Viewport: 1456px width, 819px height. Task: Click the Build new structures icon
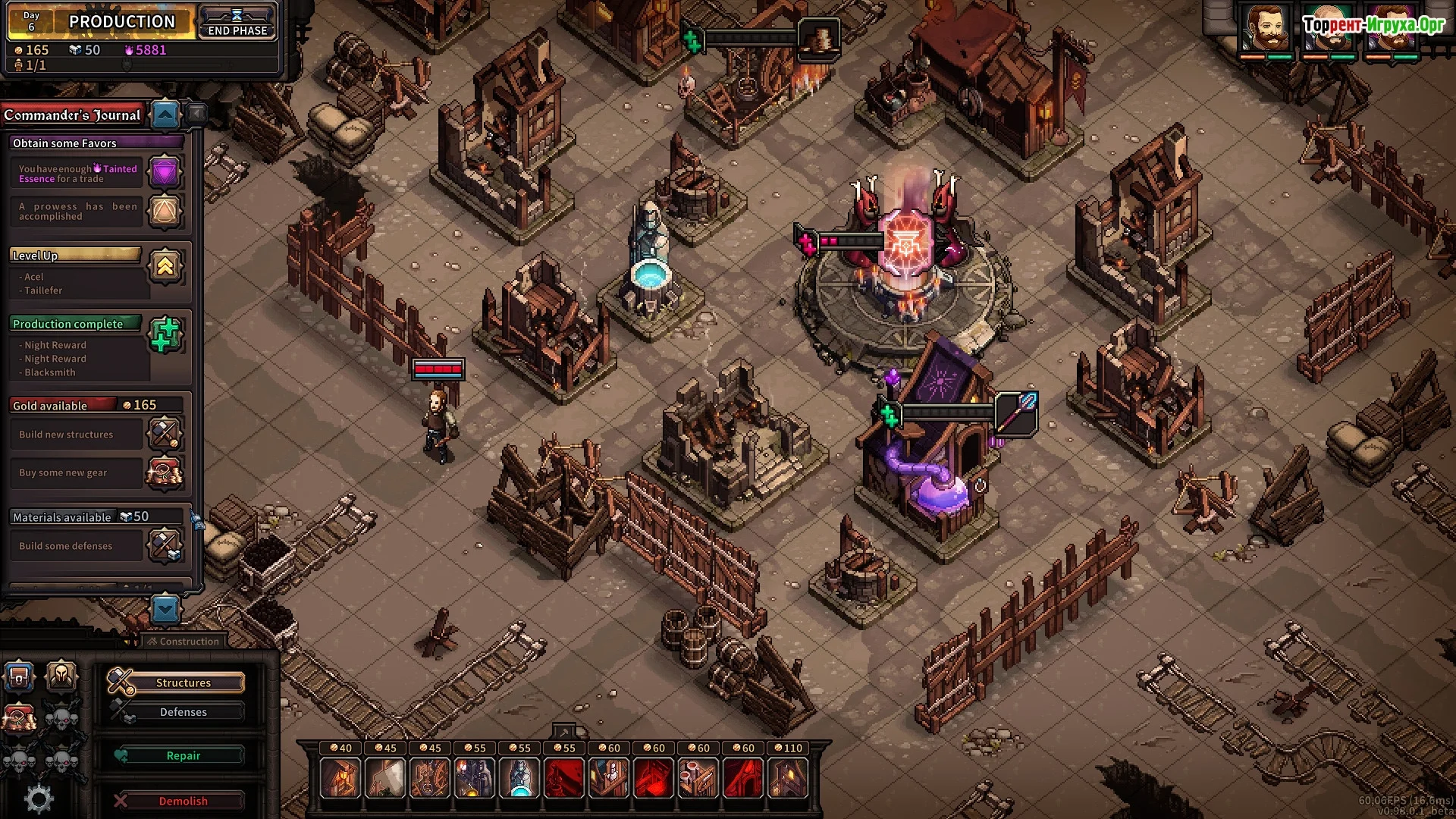pos(164,434)
